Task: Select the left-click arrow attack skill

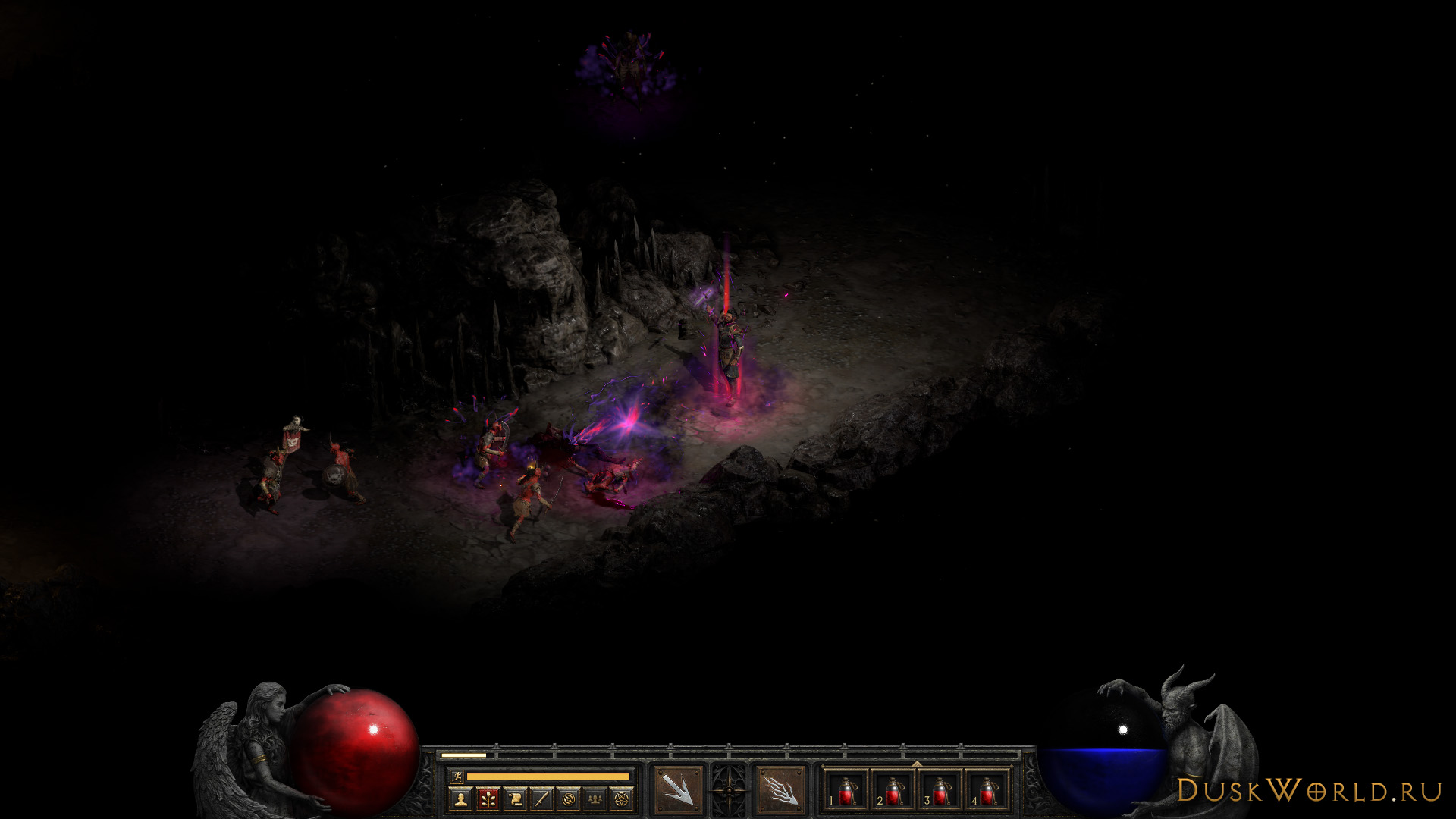Action: click(x=677, y=791)
